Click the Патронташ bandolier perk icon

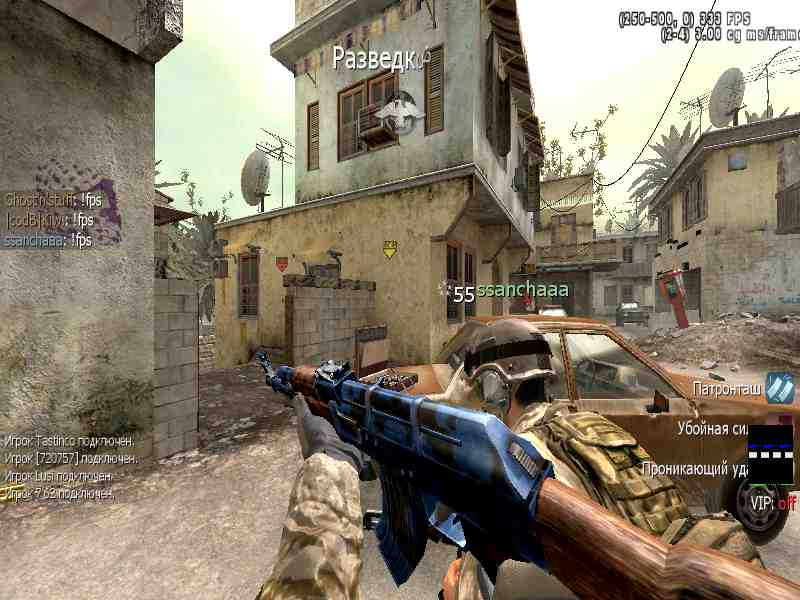pyautogui.click(x=779, y=388)
